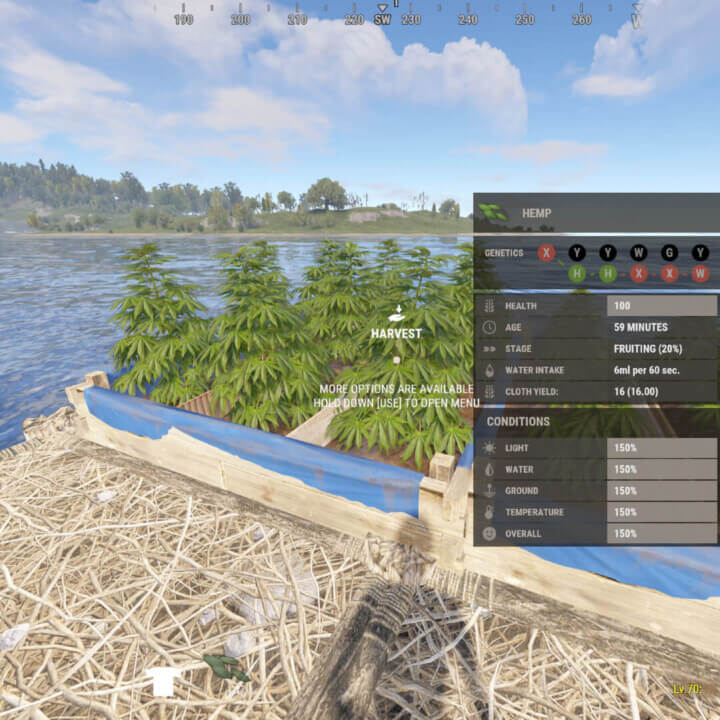Select the Harvest hand prompt
The height and width of the screenshot is (720, 720).
[x=396, y=314]
